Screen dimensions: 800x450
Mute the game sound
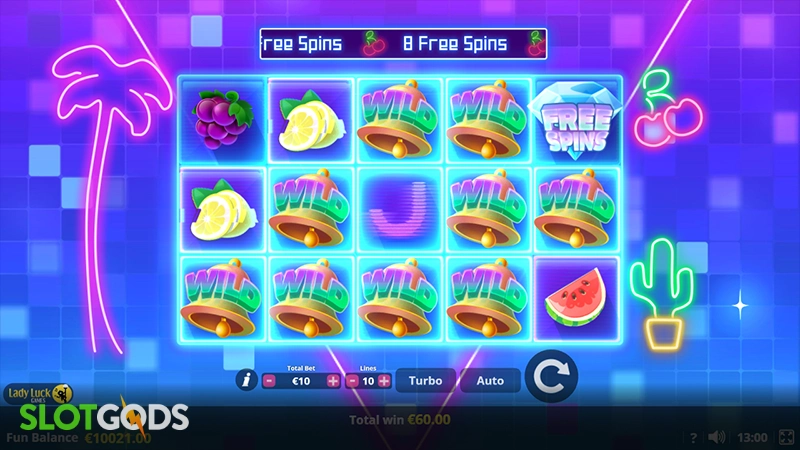[716, 437]
